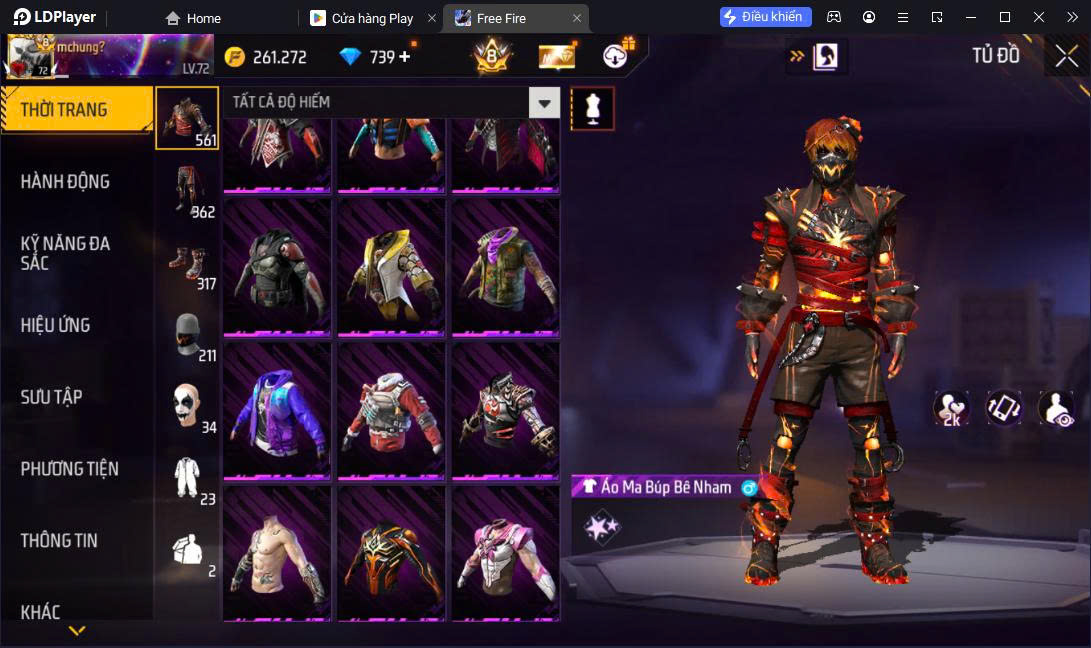Go to the Phương Tiện tab

tap(69, 469)
